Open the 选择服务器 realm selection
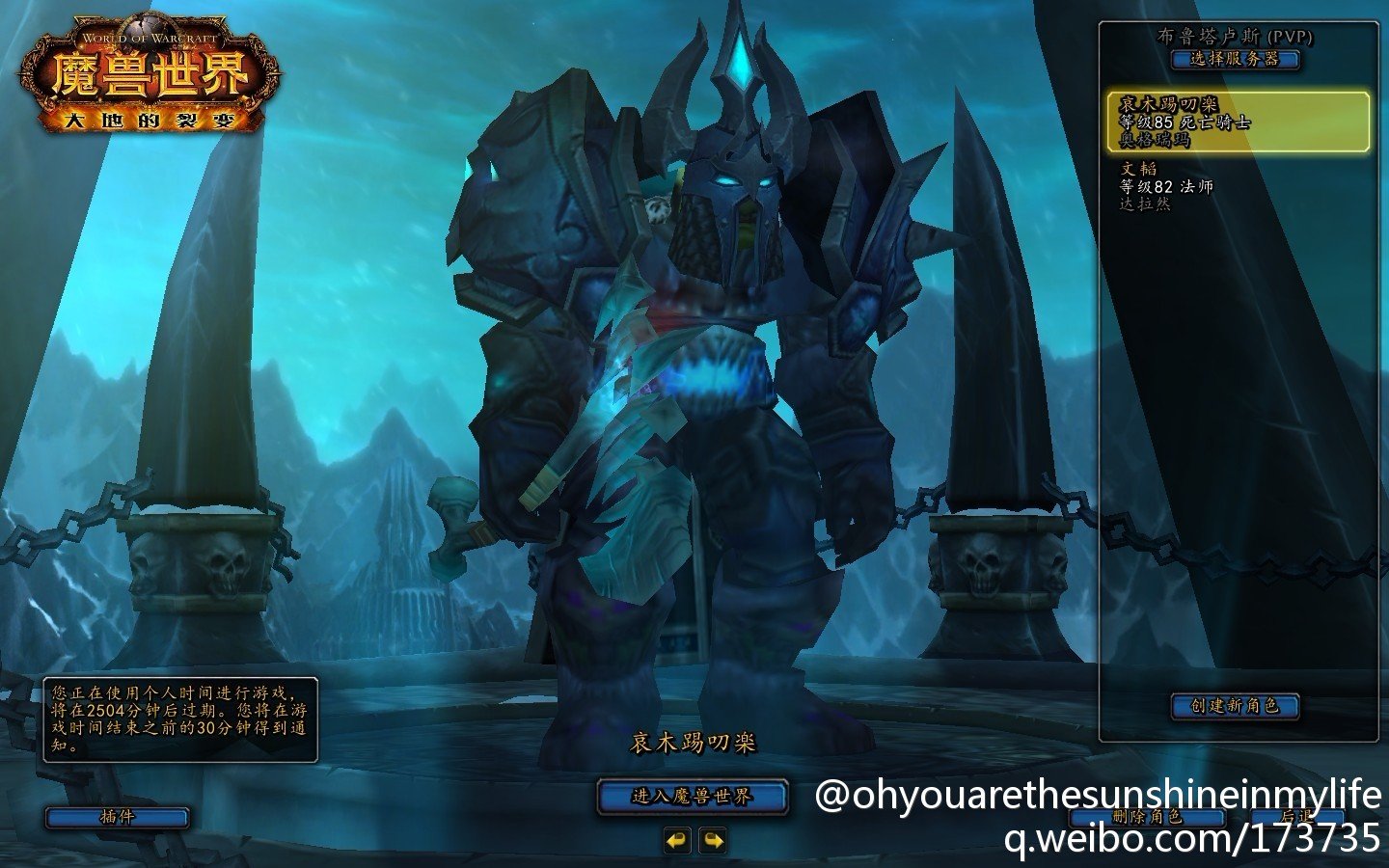The height and width of the screenshot is (868, 1389). (x=1235, y=59)
